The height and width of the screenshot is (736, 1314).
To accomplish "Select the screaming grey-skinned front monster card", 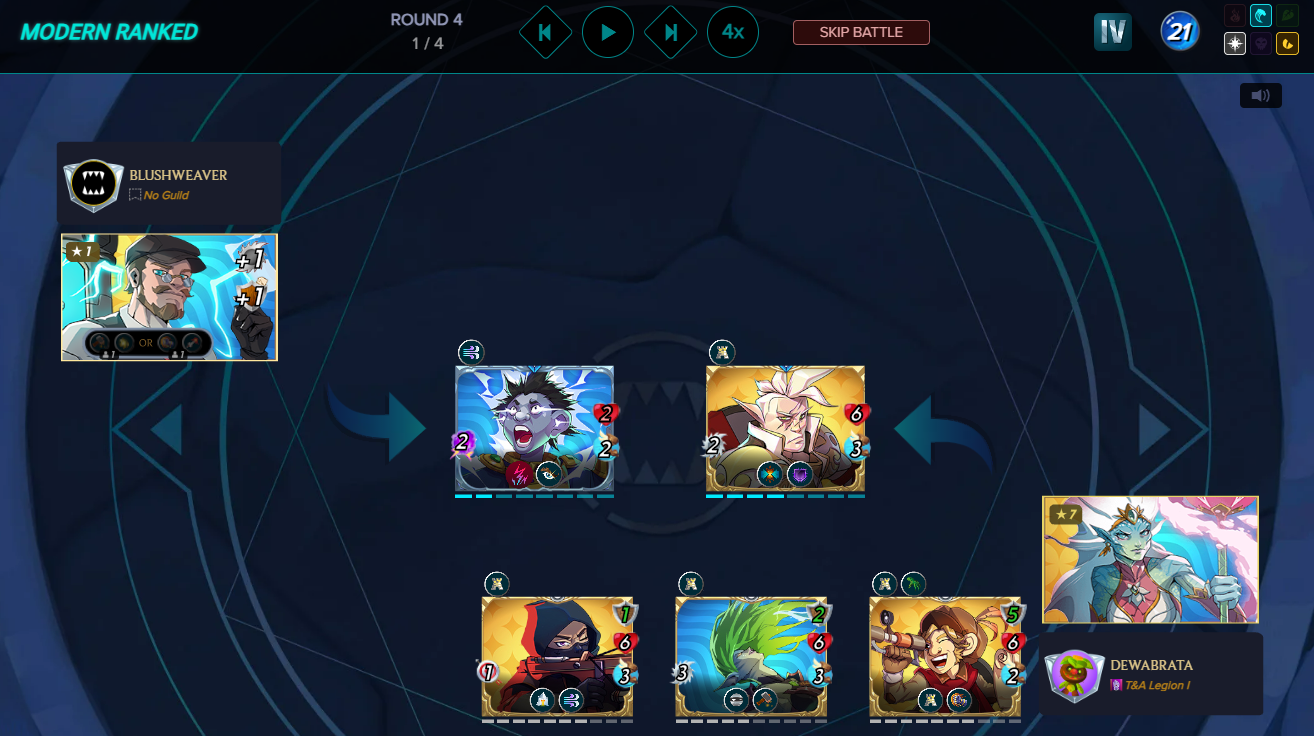I will click(x=534, y=428).
